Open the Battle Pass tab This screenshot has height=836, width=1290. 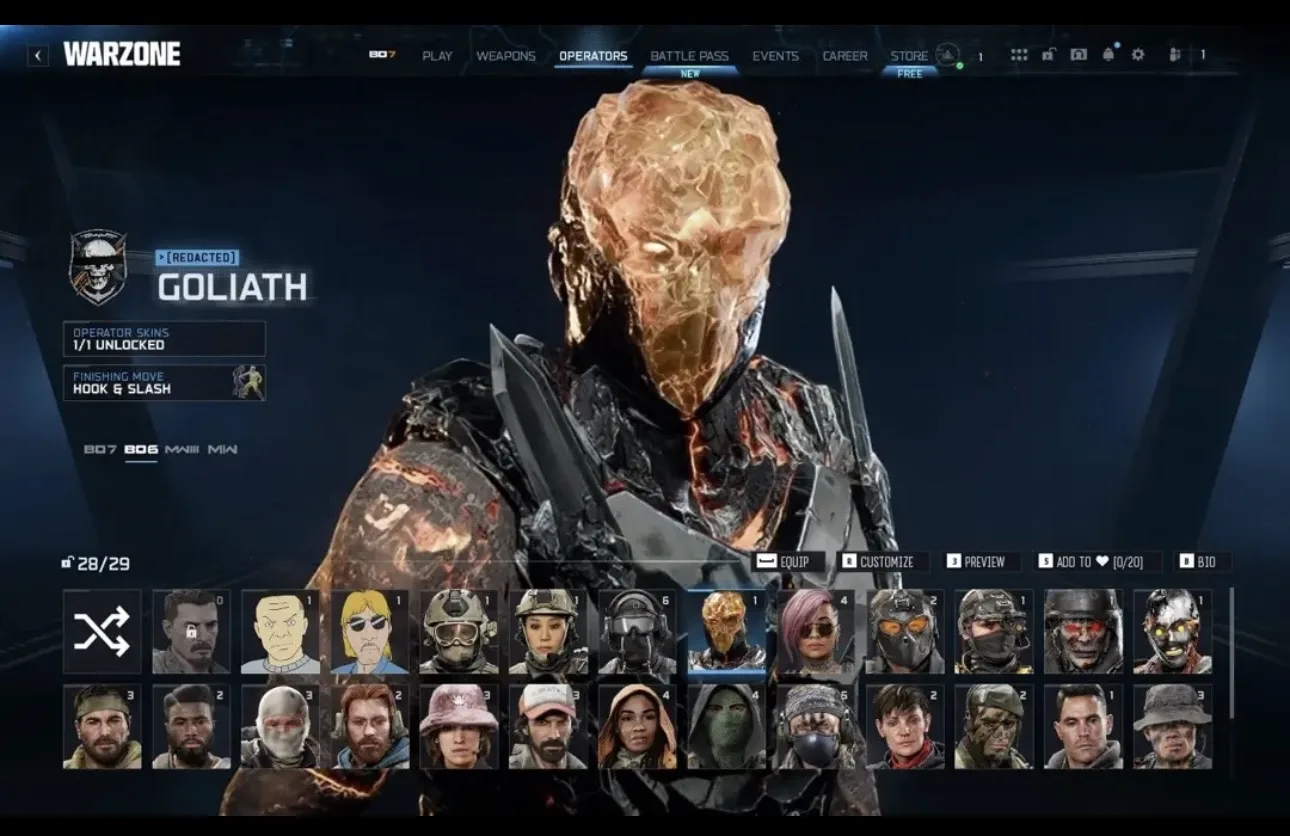tap(689, 56)
